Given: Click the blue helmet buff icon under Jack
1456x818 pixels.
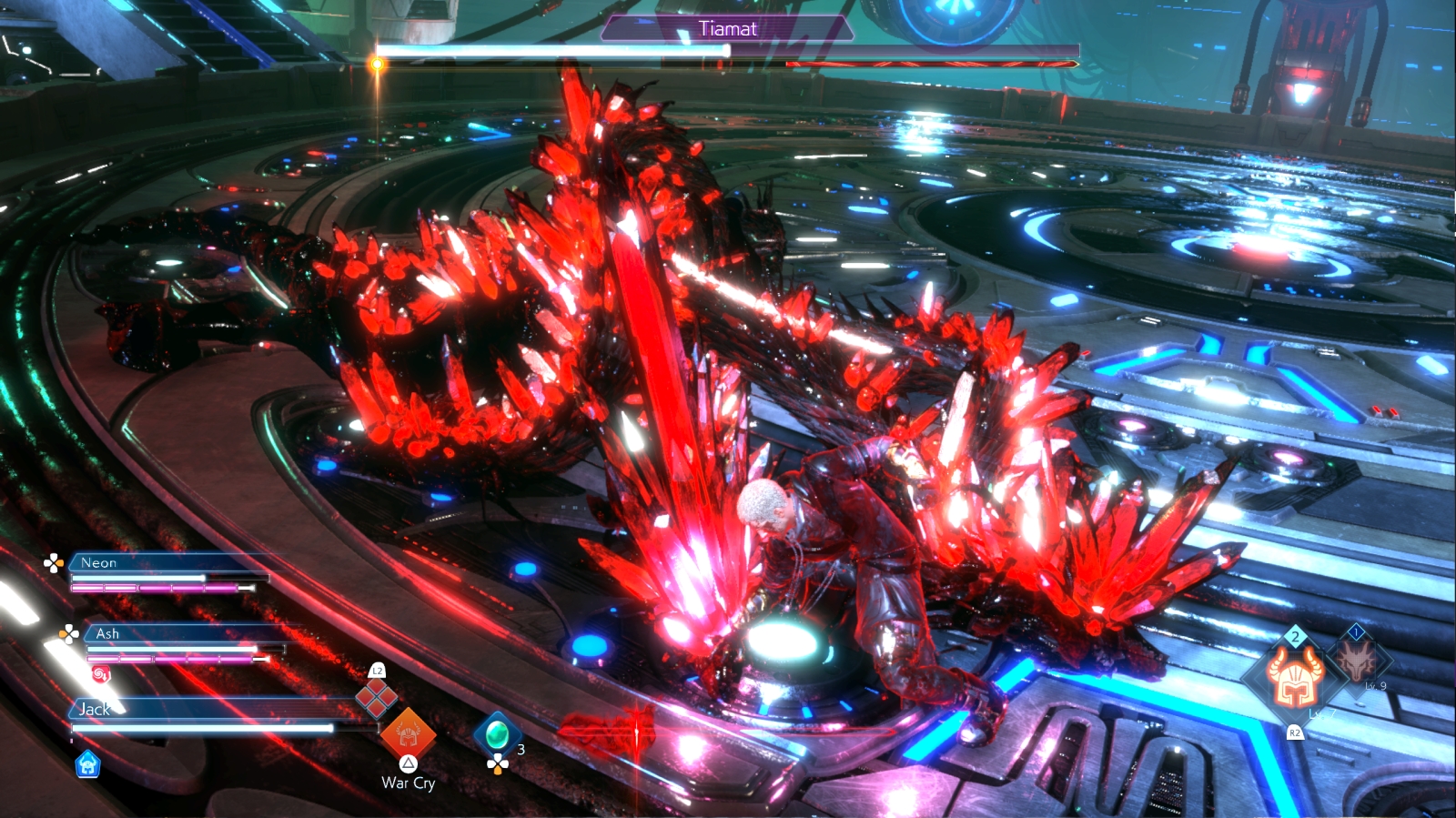Looking at the screenshot, I should click(87, 764).
